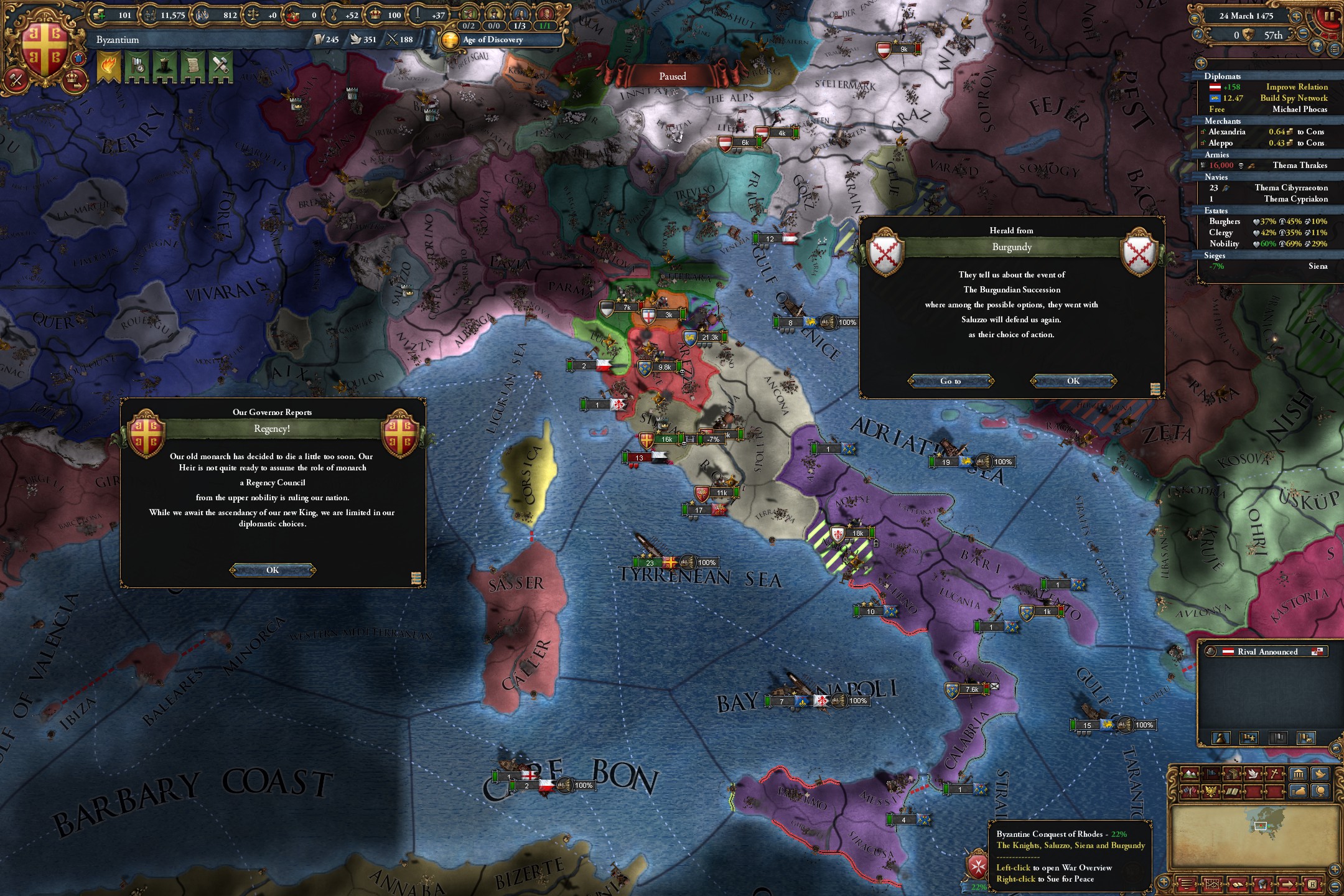Toggle pause with the pause icon near the date
Viewport: 1344px width, 896px height.
tap(1329, 17)
